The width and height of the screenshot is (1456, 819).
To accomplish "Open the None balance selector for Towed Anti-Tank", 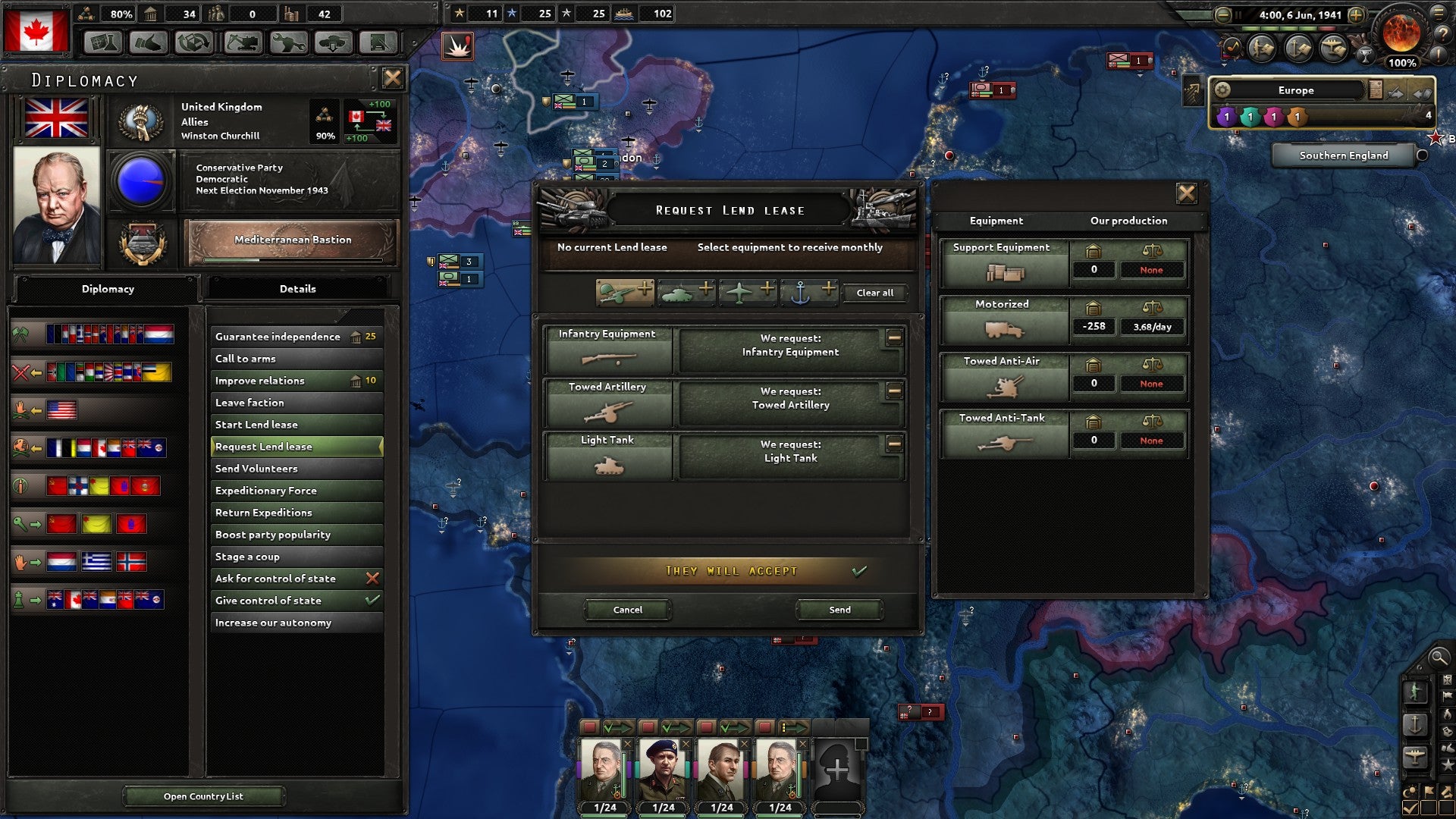I will click(1152, 440).
